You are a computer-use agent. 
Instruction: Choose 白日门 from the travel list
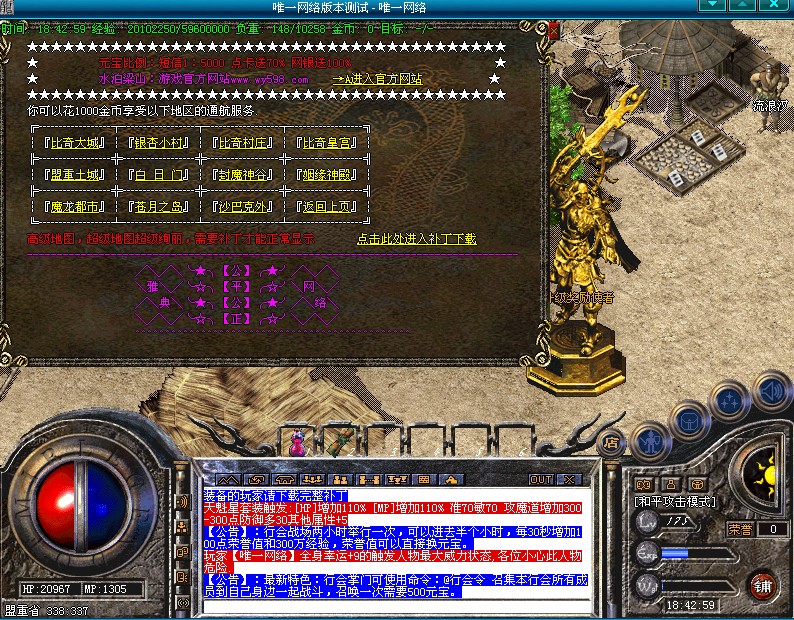click(x=158, y=175)
